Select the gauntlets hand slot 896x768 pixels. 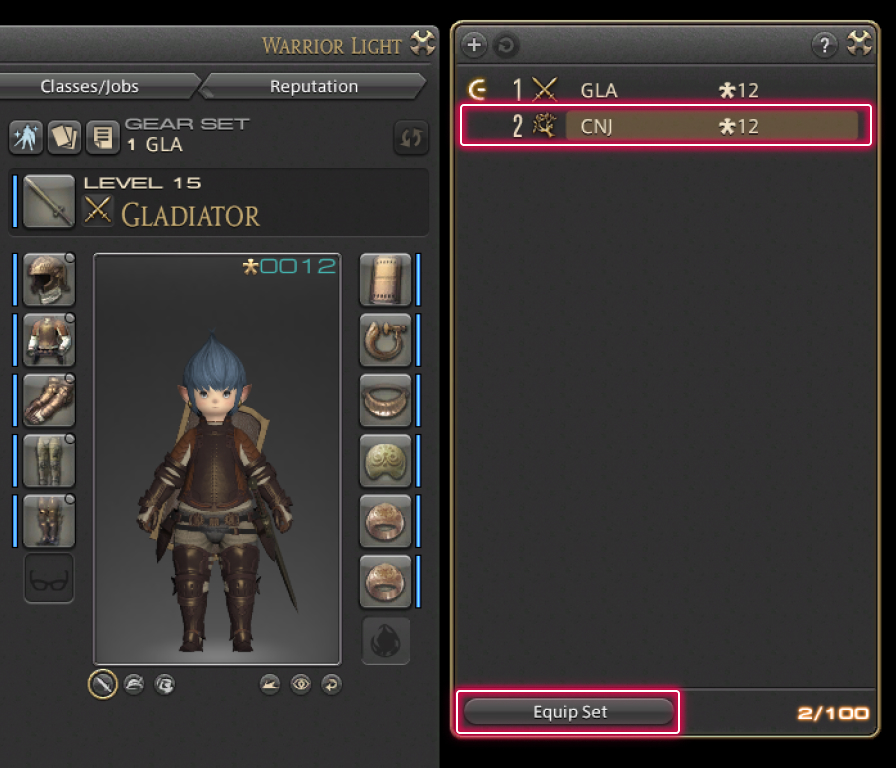point(49,400)
